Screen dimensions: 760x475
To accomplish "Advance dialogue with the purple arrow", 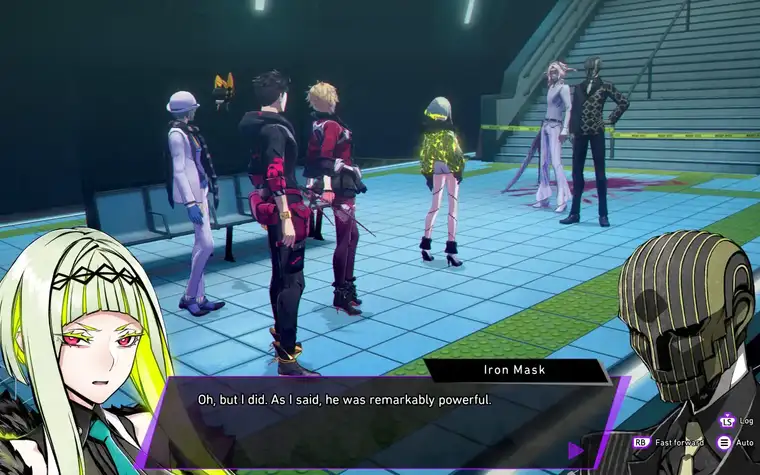I will pos(576,451).
